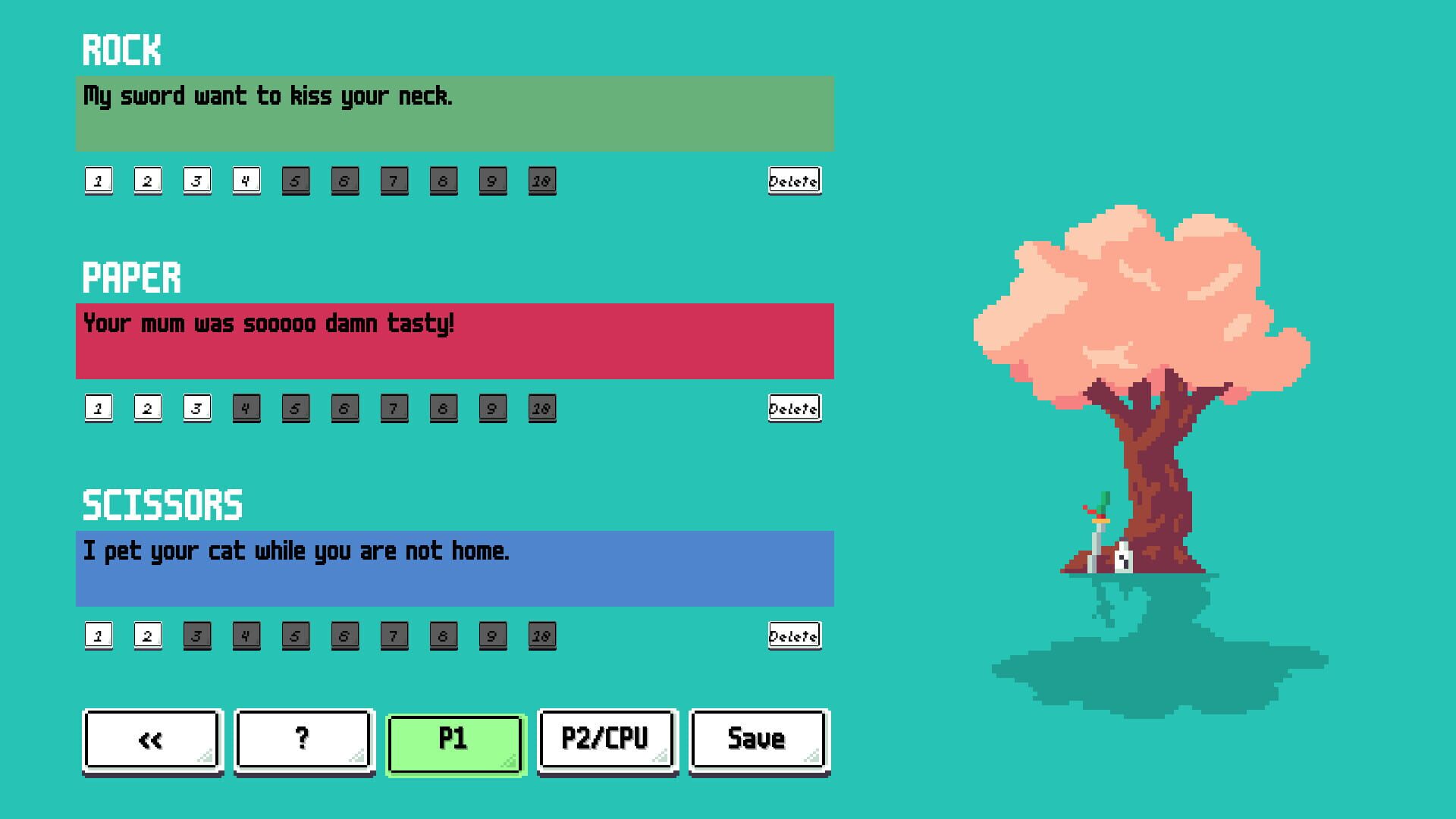
Task: Open the help question mark button
Action: point(303,739)
